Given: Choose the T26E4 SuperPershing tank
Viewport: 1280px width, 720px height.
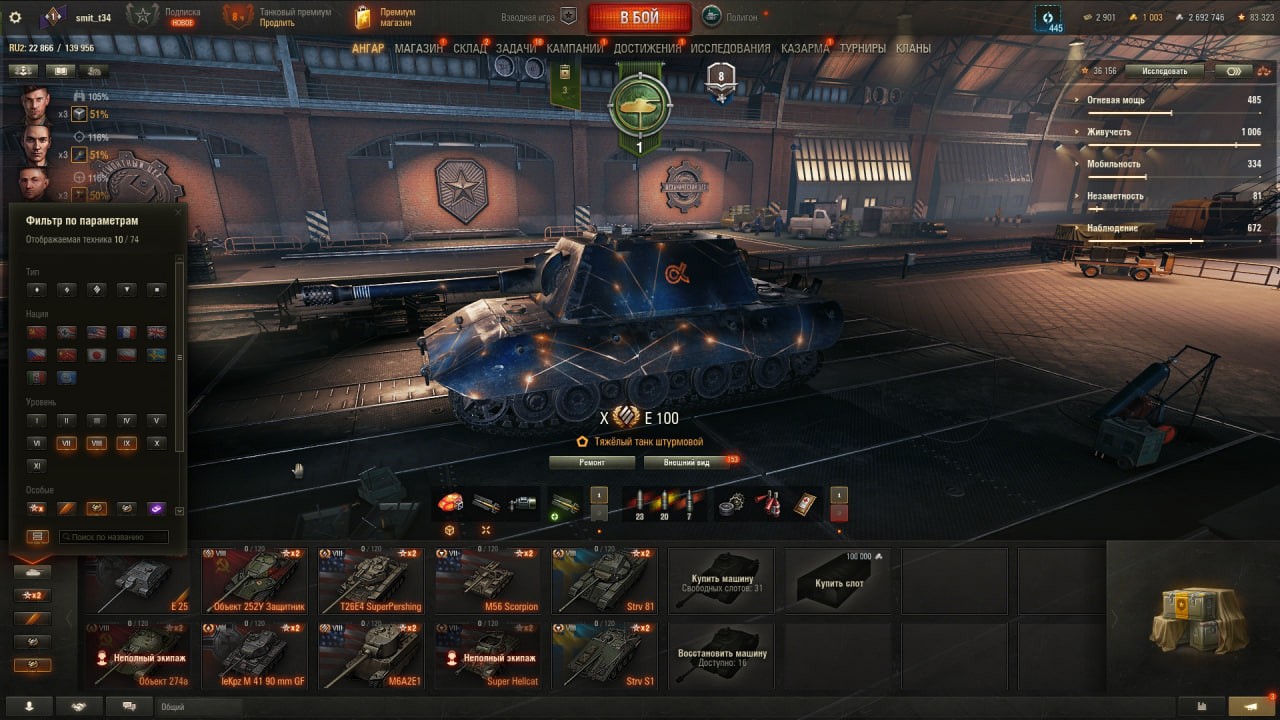Looking at the screenshot, I should pyautogui.click(x=370, y=581).
